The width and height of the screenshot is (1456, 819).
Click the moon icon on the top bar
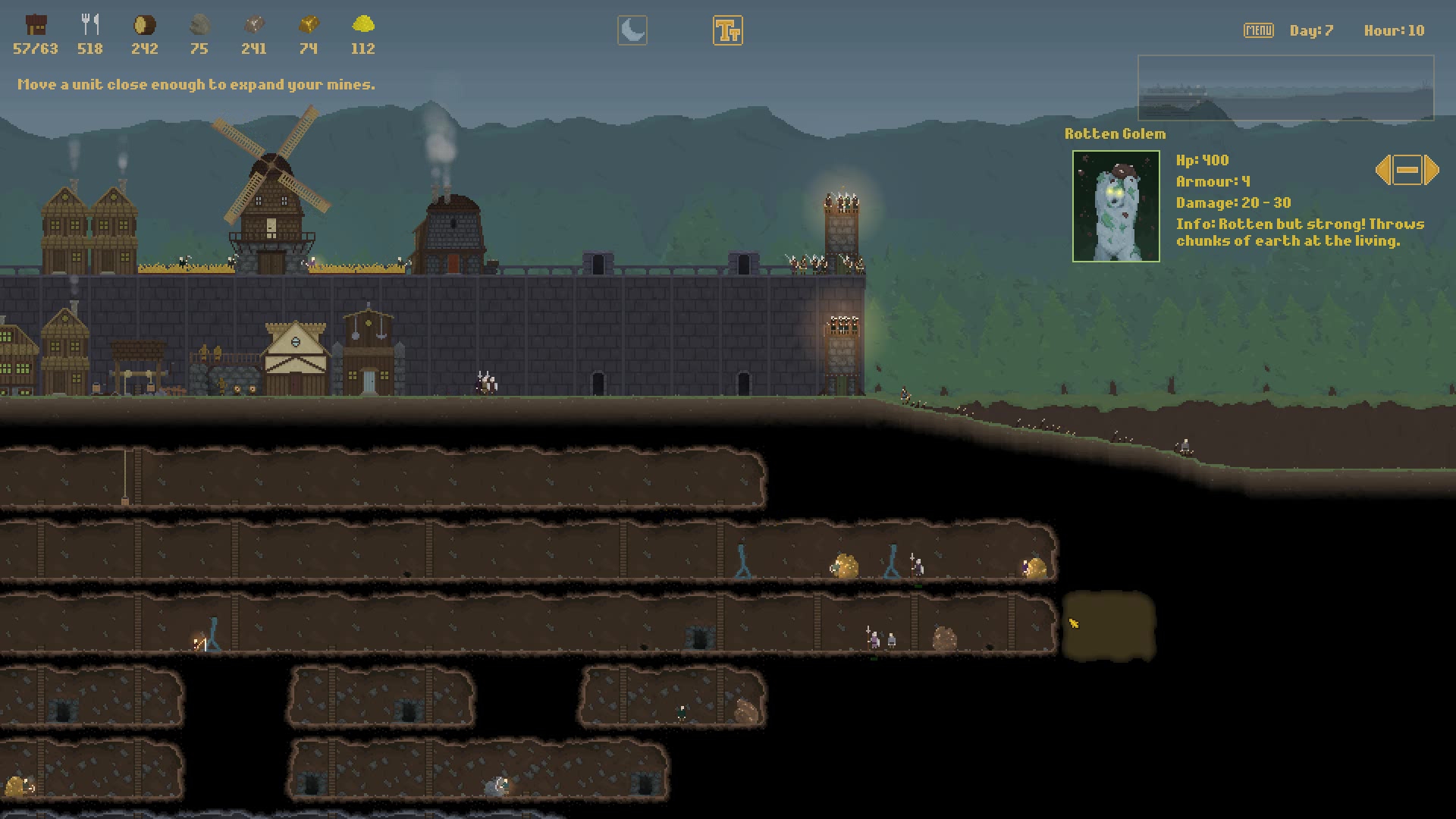point(632,31)
